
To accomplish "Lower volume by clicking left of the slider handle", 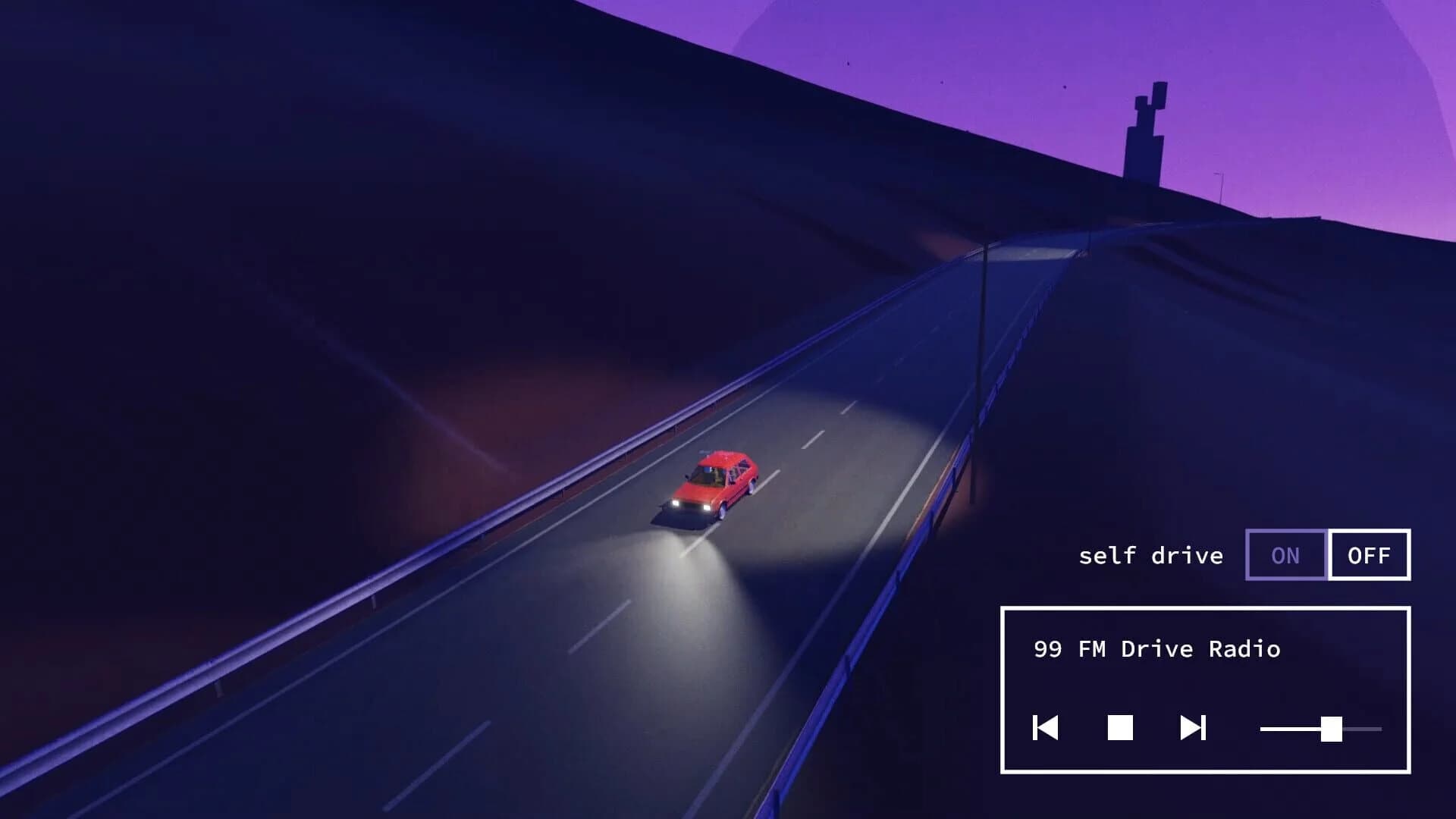I will tap(1289, 730).
